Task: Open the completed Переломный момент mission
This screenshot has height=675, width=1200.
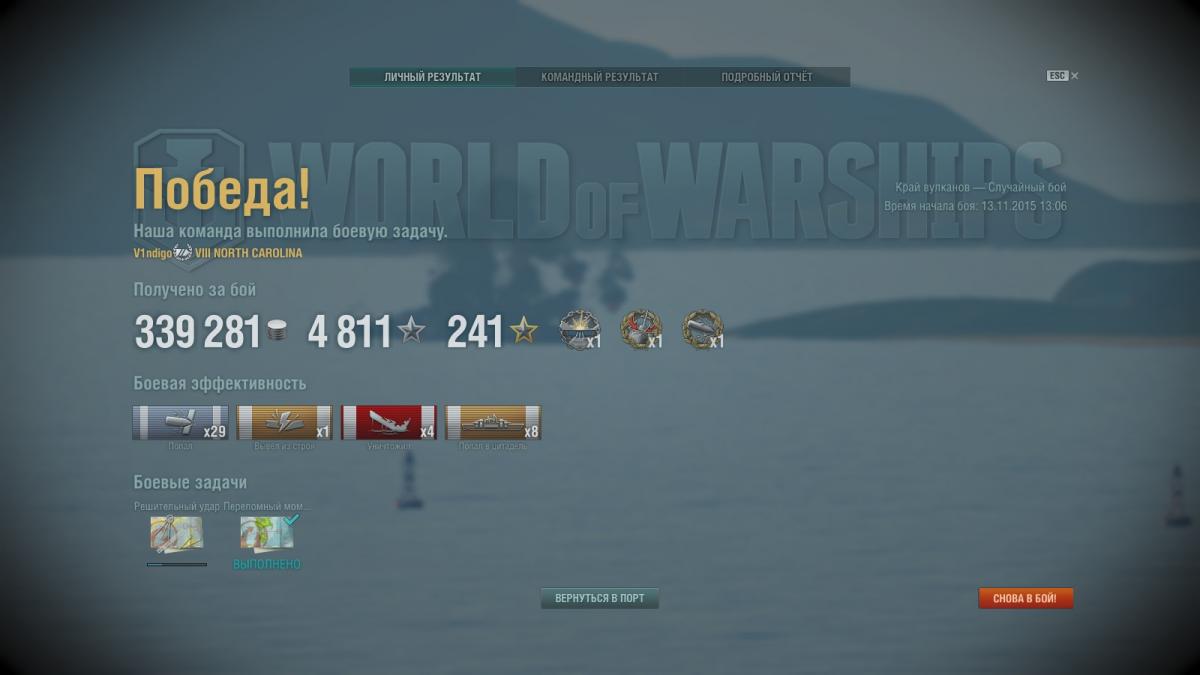Action: click(x=267, y=534)
